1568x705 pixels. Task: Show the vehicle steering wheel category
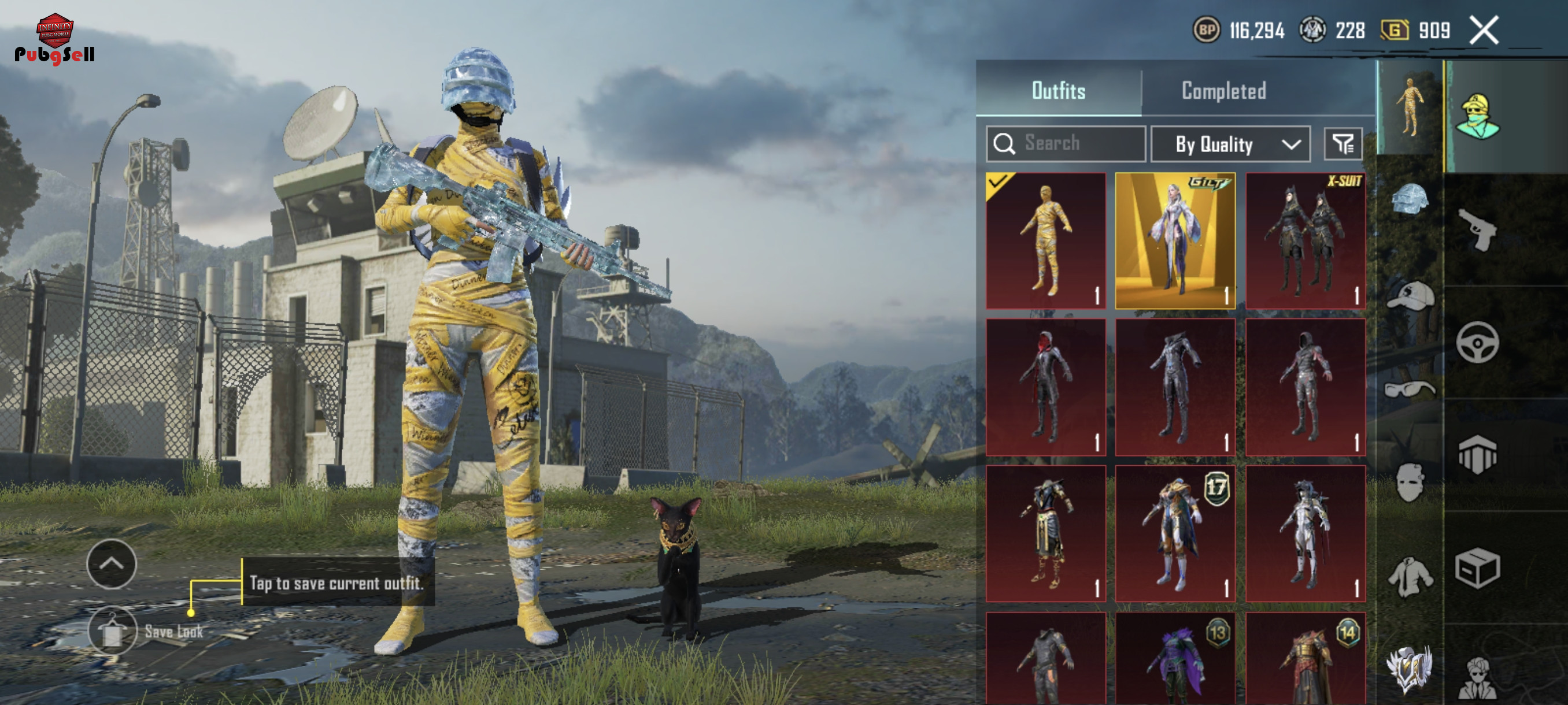[x=1477, y=343]
